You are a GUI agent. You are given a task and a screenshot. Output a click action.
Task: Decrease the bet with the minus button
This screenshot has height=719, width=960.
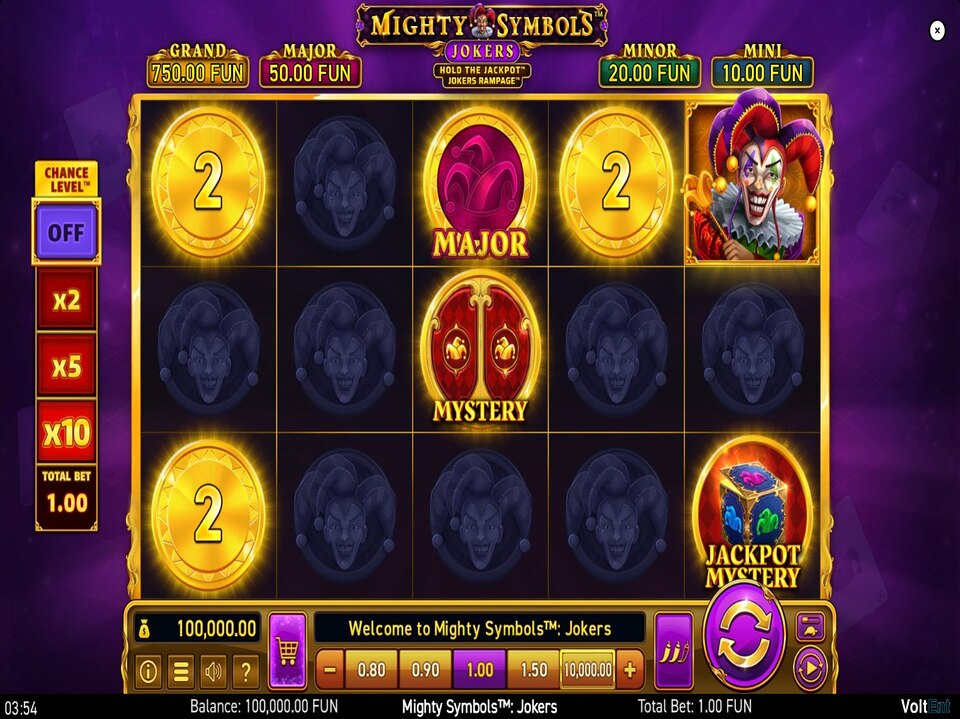tap(330, 669)
